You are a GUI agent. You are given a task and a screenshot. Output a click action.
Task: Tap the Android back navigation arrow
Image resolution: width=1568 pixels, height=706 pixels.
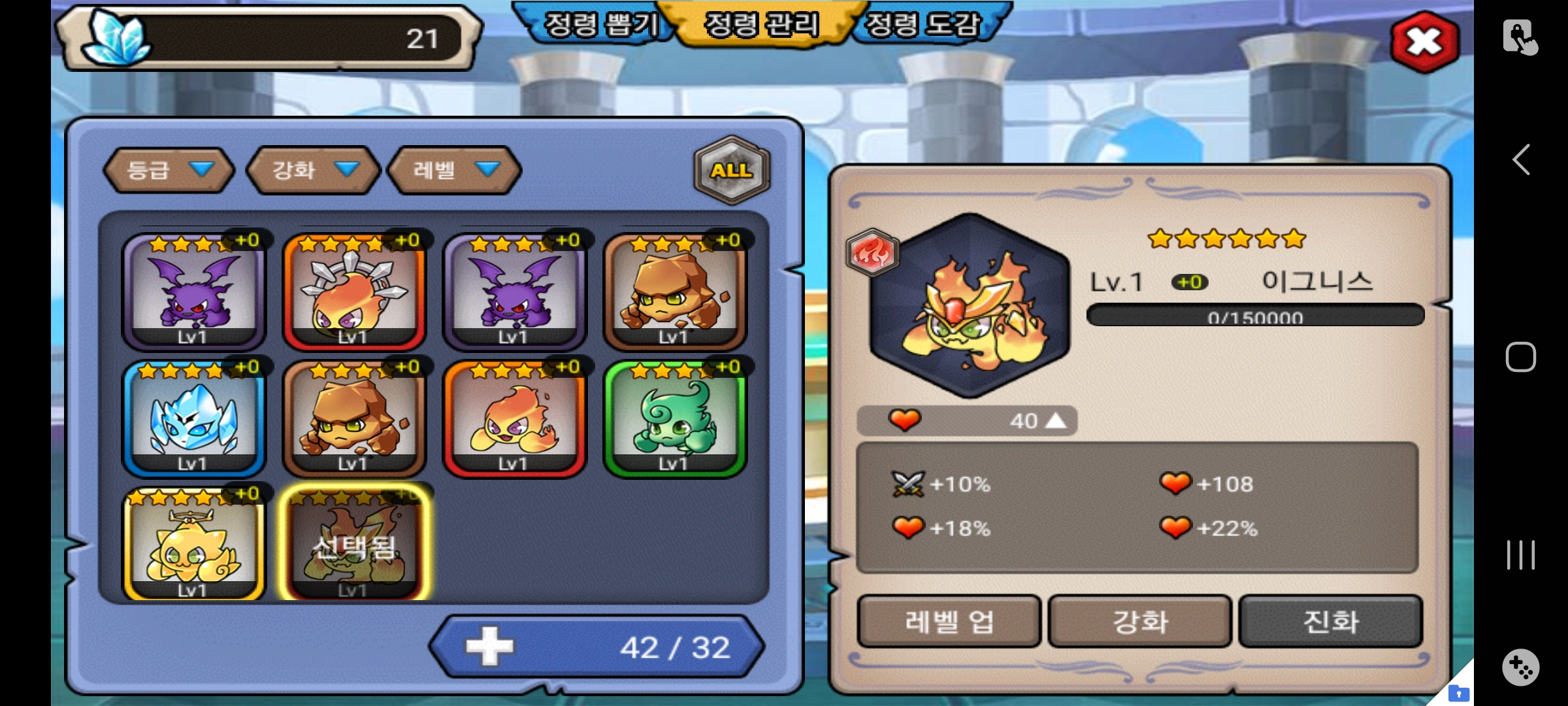click(1521, 160)
